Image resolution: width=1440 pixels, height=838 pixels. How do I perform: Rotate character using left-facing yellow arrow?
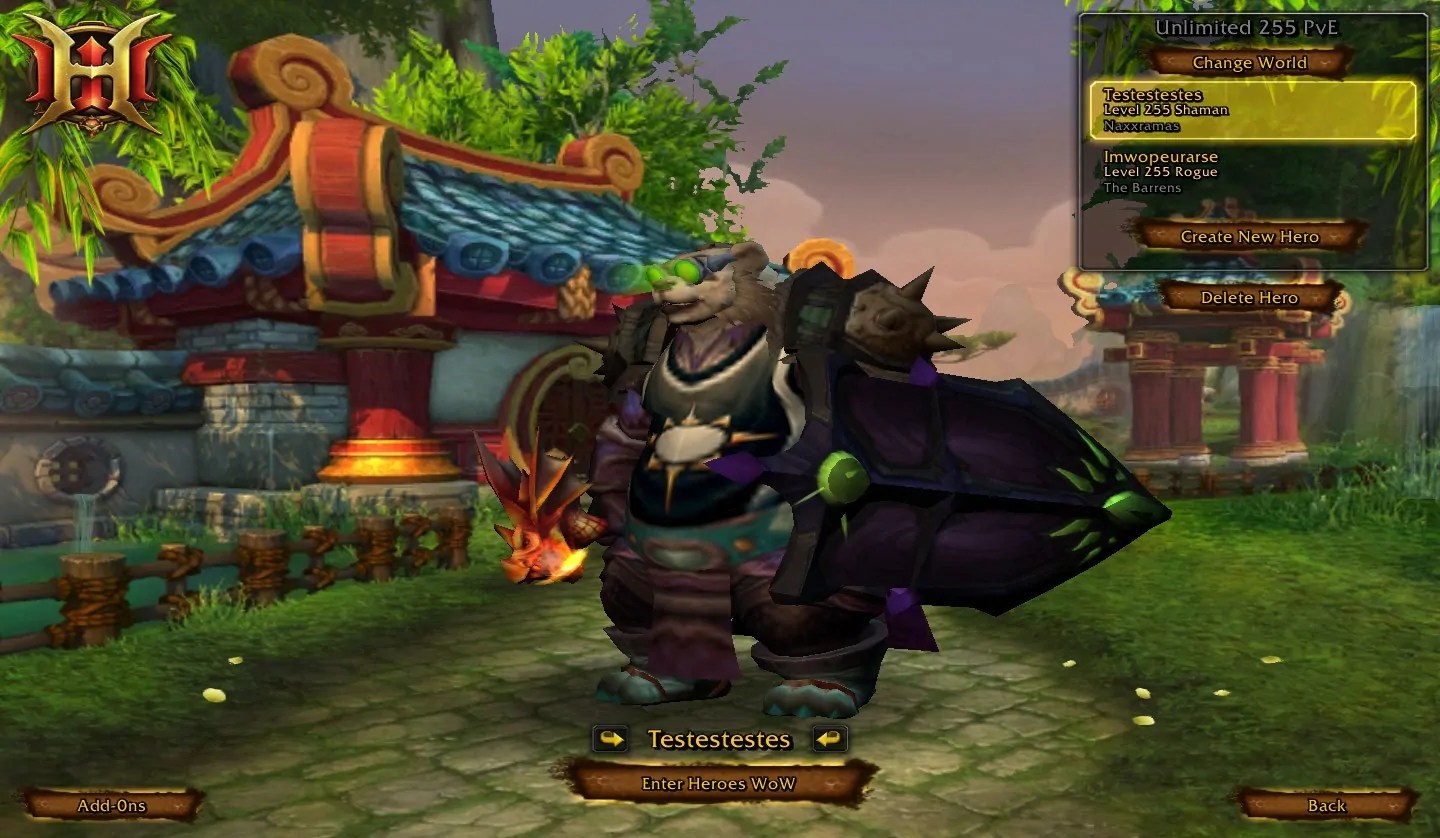click(x=831, y=740)
